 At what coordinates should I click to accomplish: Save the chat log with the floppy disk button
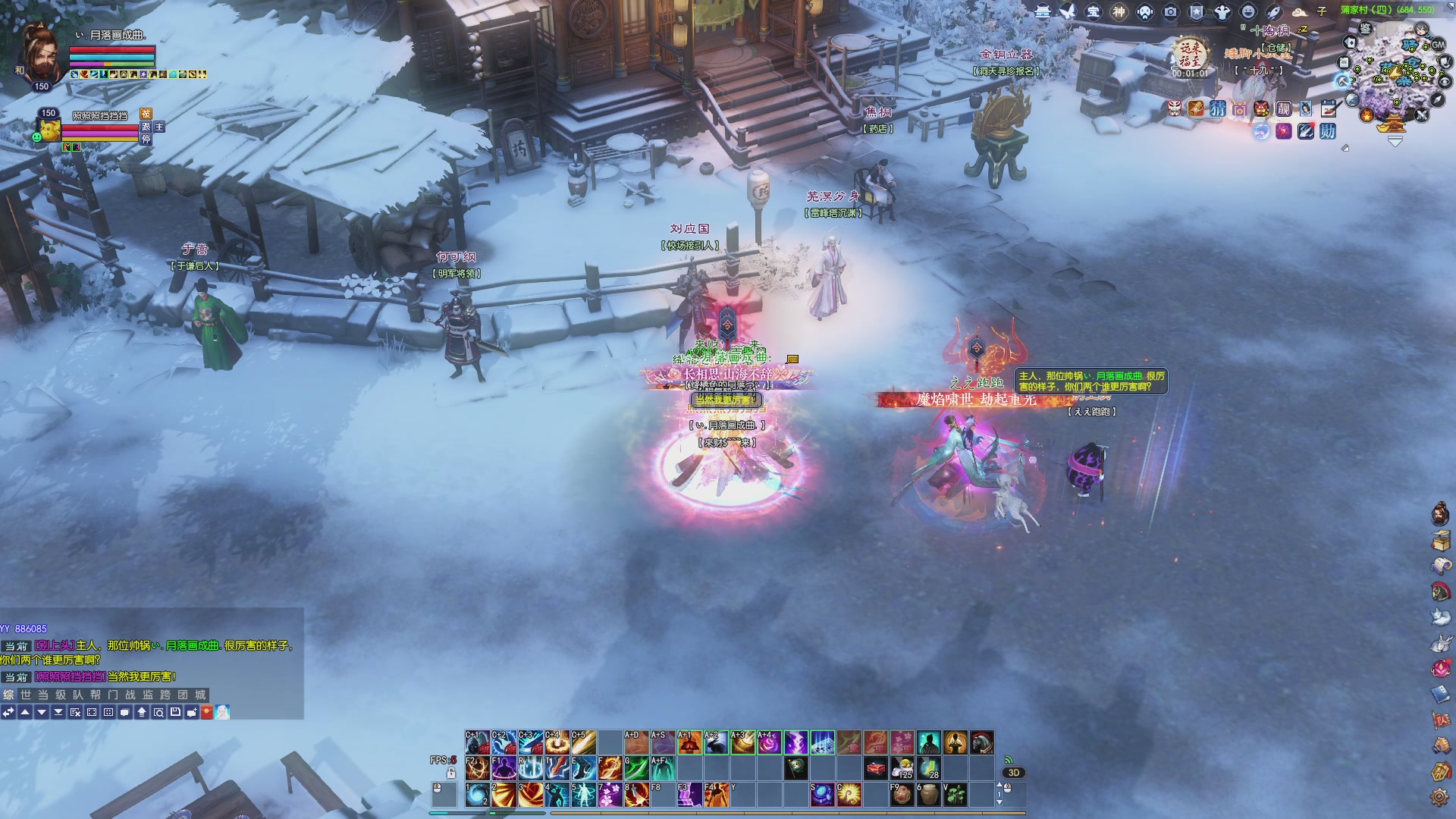pyautogui.click(x=175, y=712)
